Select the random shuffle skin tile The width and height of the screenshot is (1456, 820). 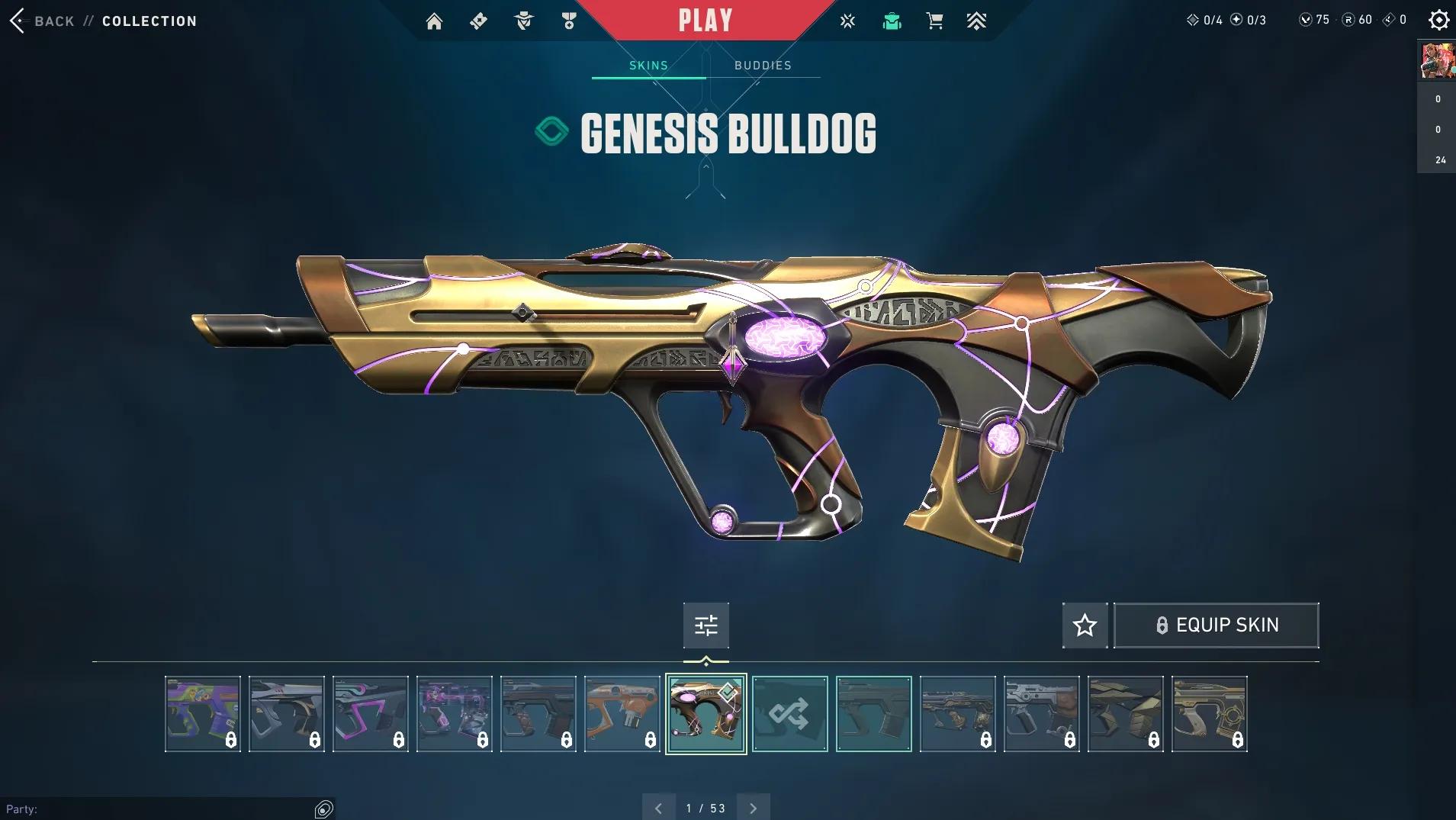click(x=789, y=714)
